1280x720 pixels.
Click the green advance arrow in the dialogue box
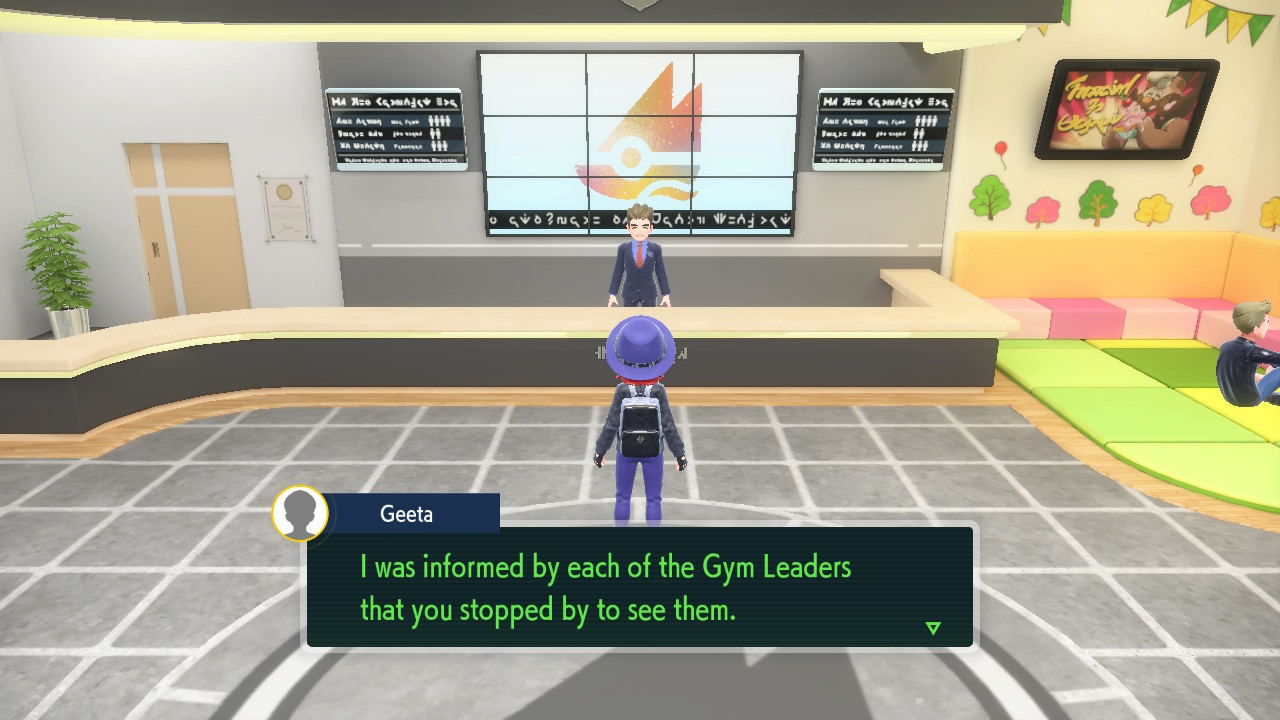931,628
